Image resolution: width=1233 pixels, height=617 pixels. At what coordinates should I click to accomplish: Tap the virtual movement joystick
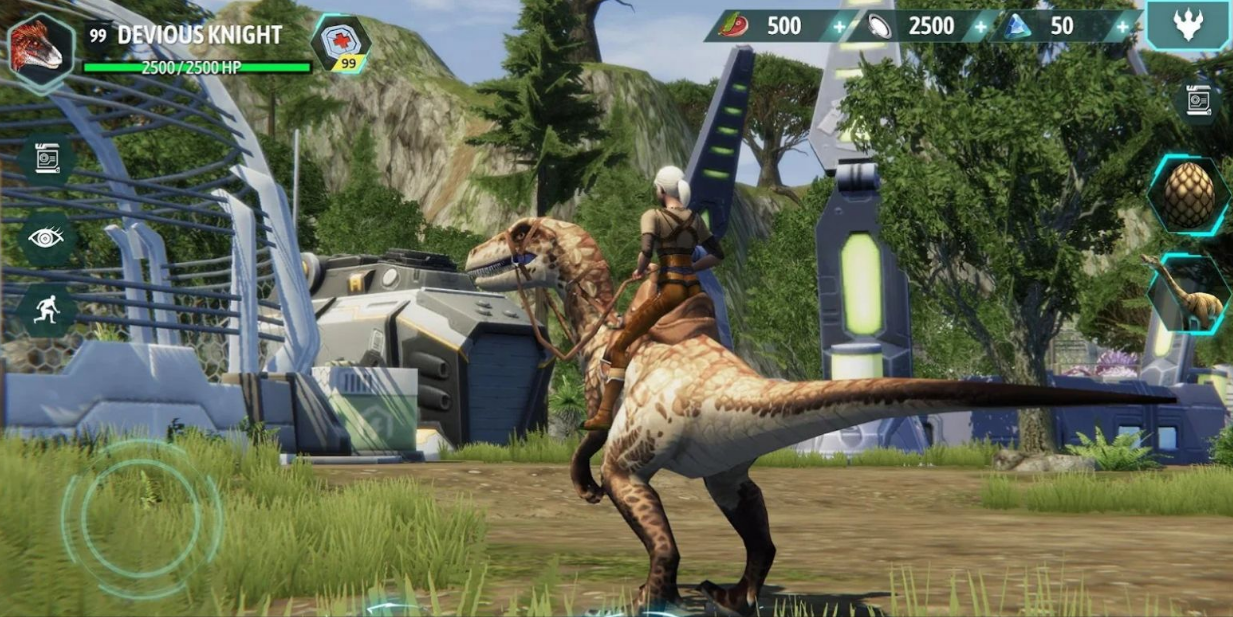pos(141,519)
